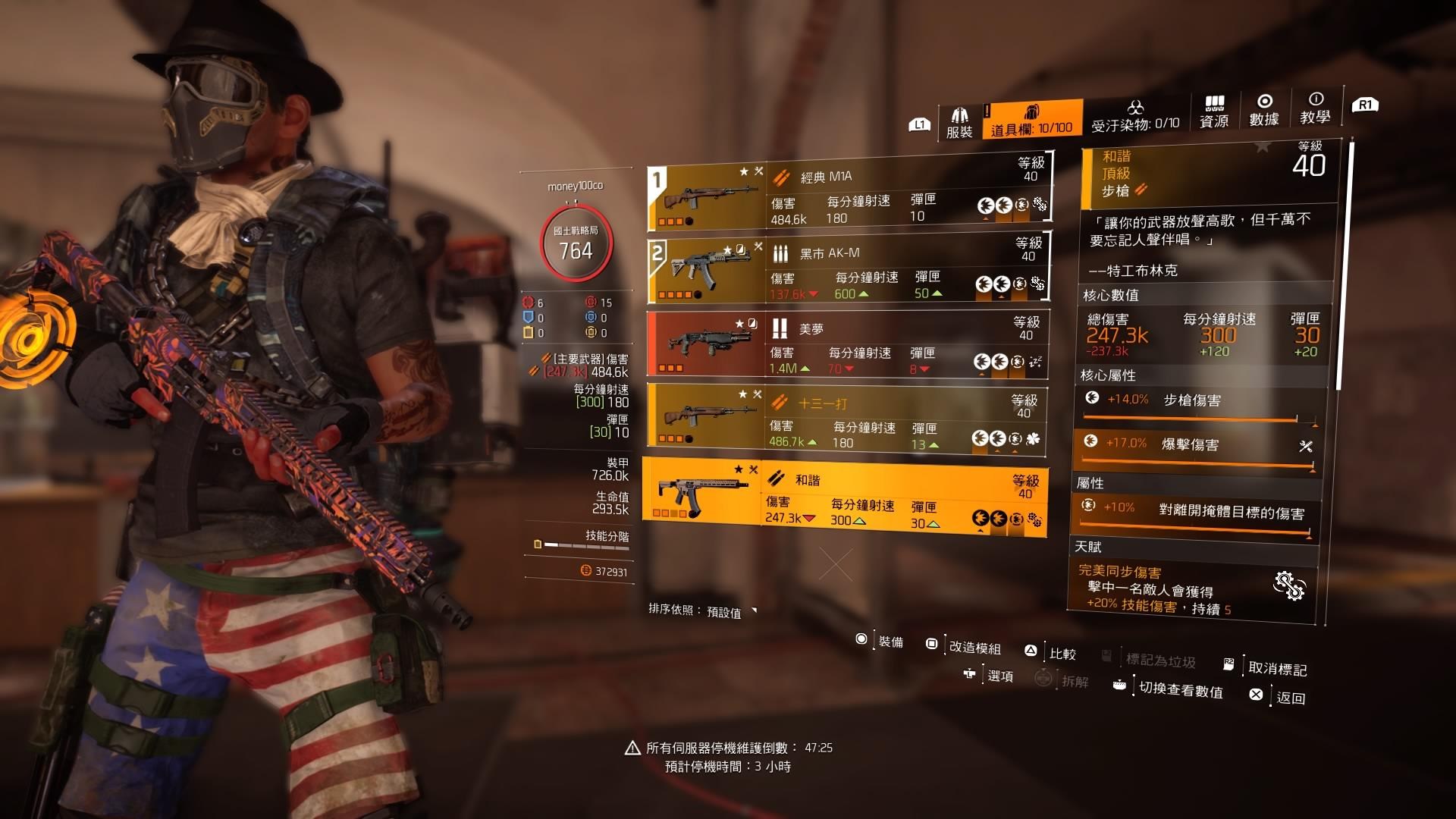Open the 資源 resources tab
Screen dimensions: 1456x819
coord(1214,112)
